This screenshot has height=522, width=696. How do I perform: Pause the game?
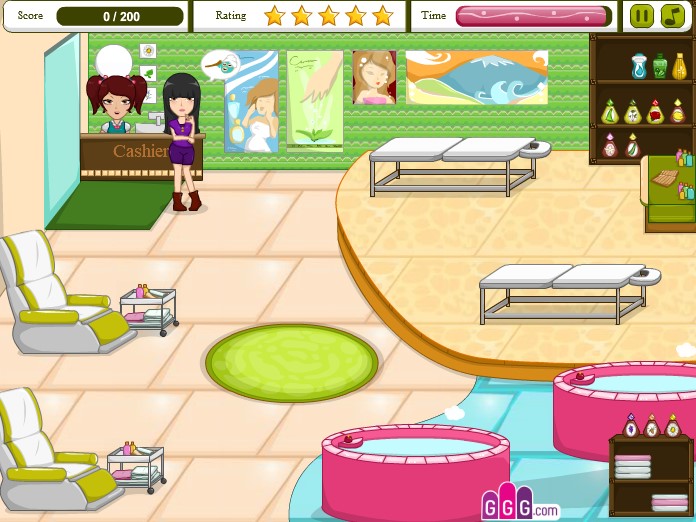[x=642, y=16]
